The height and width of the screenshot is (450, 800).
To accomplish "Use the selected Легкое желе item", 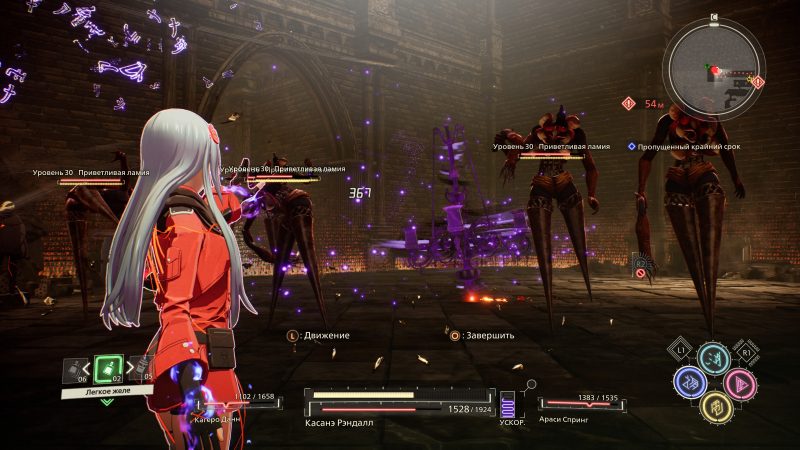I will 109,369.
